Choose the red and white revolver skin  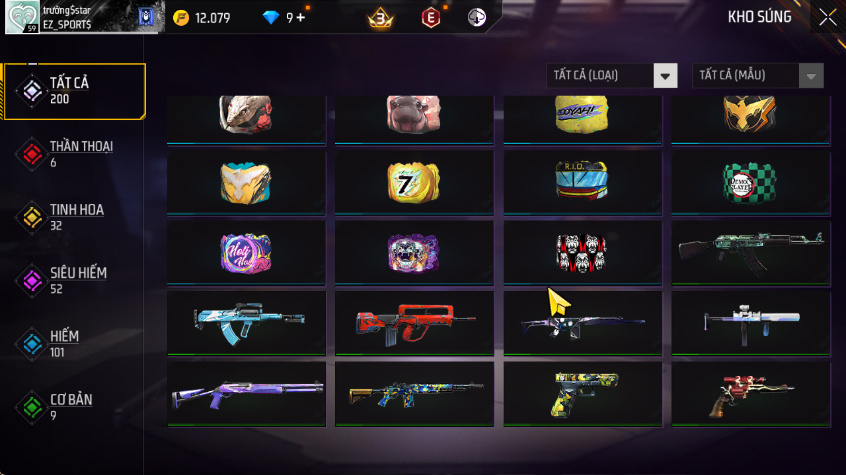coord(750,392)
